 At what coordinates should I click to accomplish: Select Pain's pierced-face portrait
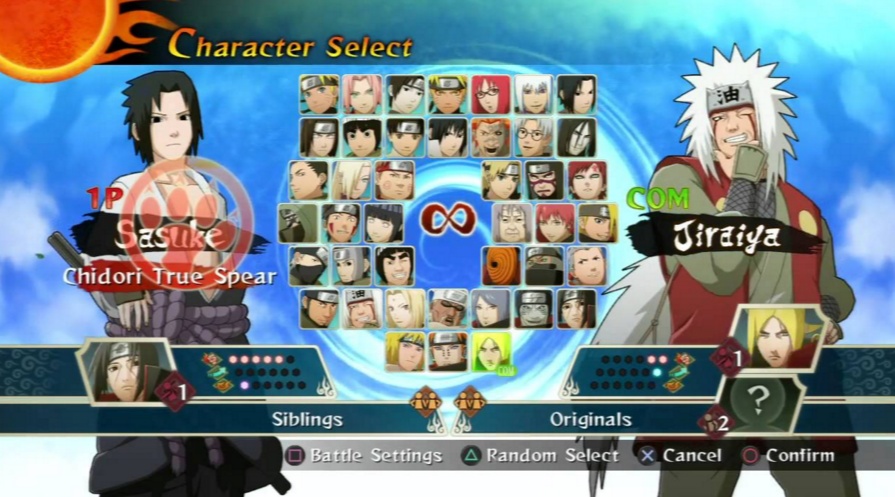coord(533,309)
